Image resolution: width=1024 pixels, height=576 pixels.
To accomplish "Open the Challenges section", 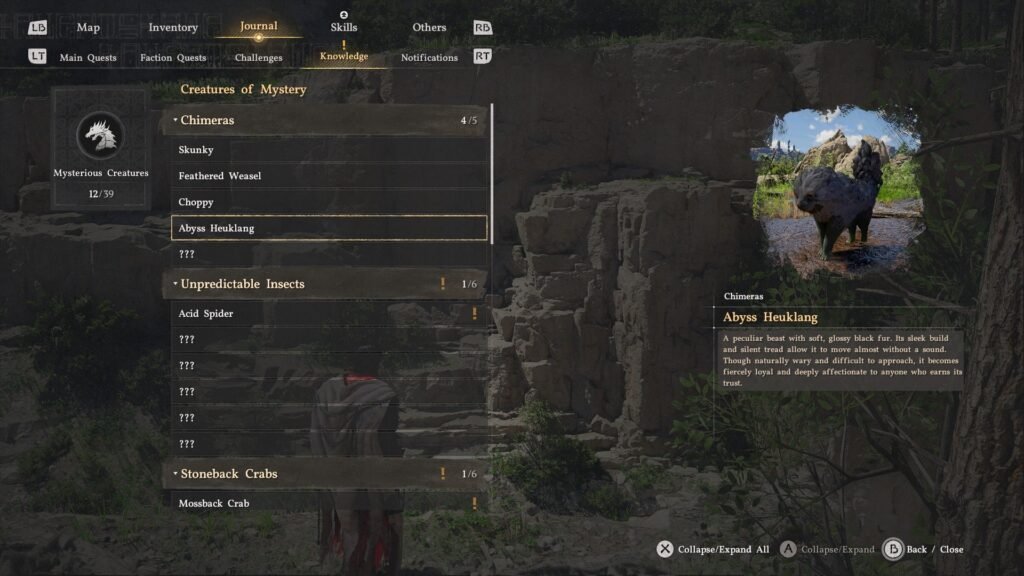I will pos(259,58).
